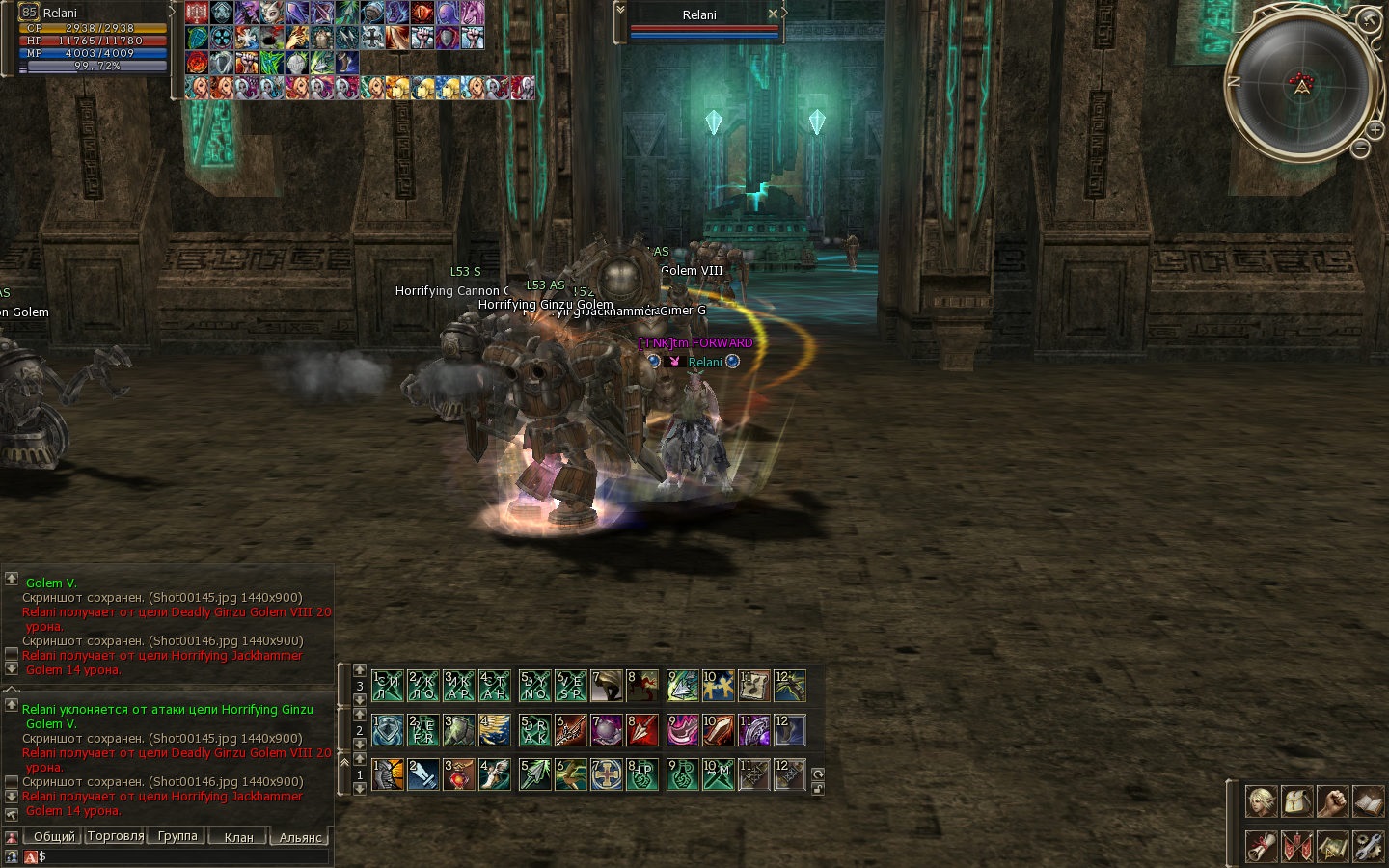Open the inventory backpack icon
The image size is (1389, 868).
pyautogui.click(x=1297, y=801)
